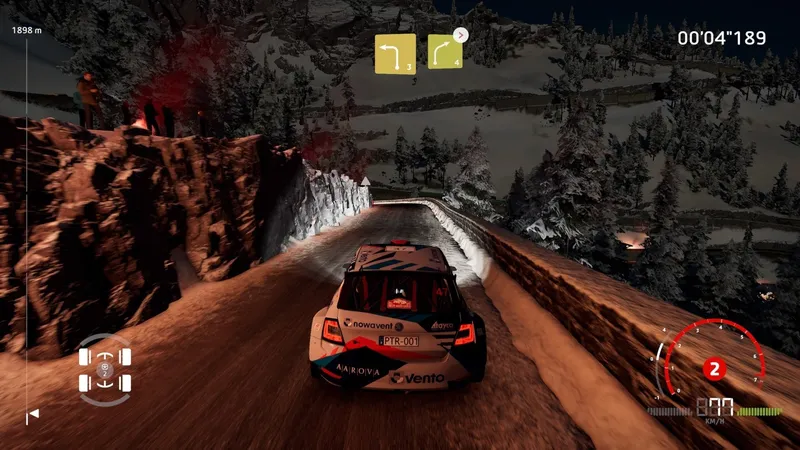800x450 pixels.
Task: Click the stage progress flag marker
Action: pyautogui.click(x=32, y=414)
